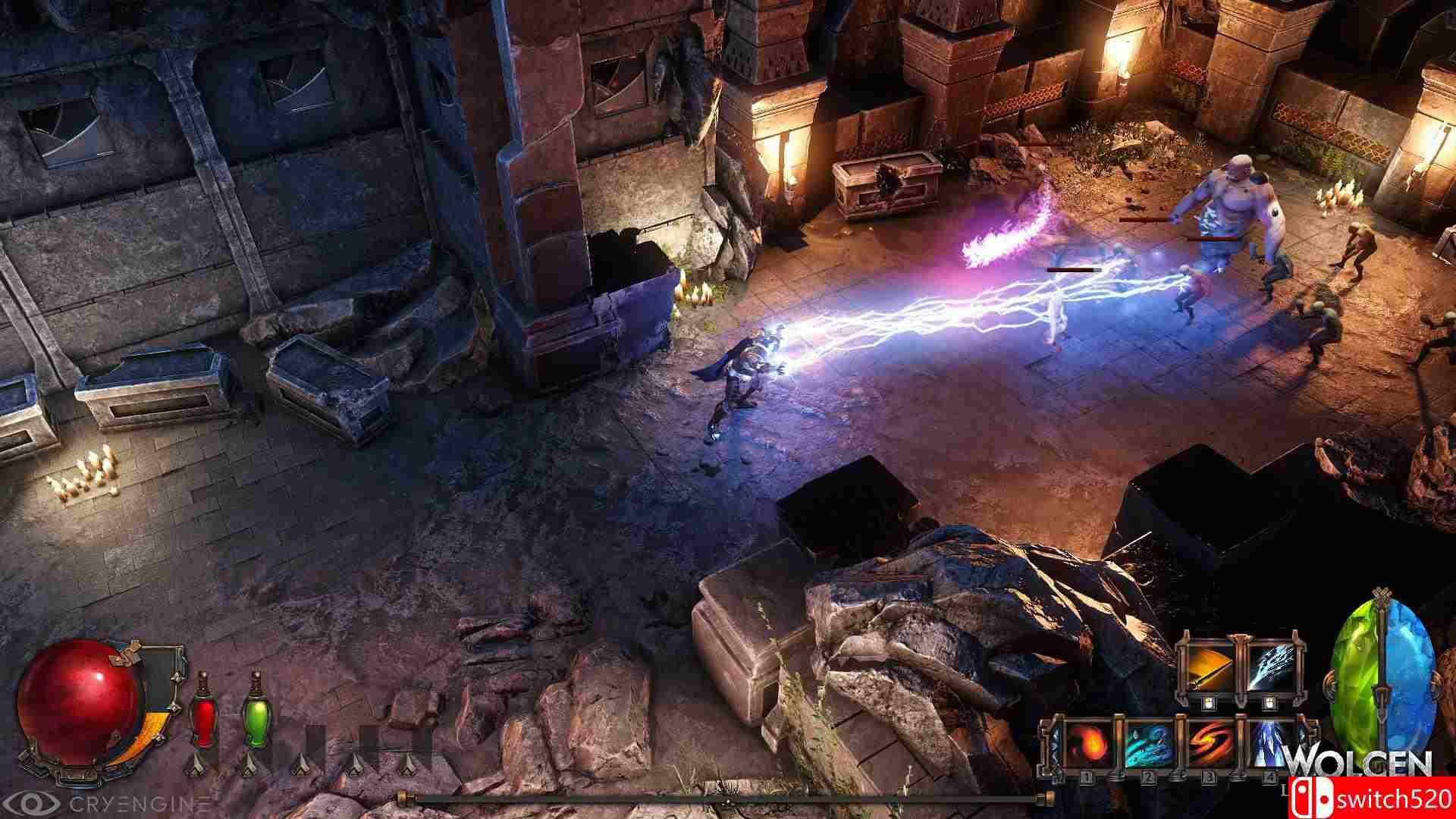Click the right mouse button indicator below the lightning skill
The image size is (1456, 819).
tap(1270, 704)
